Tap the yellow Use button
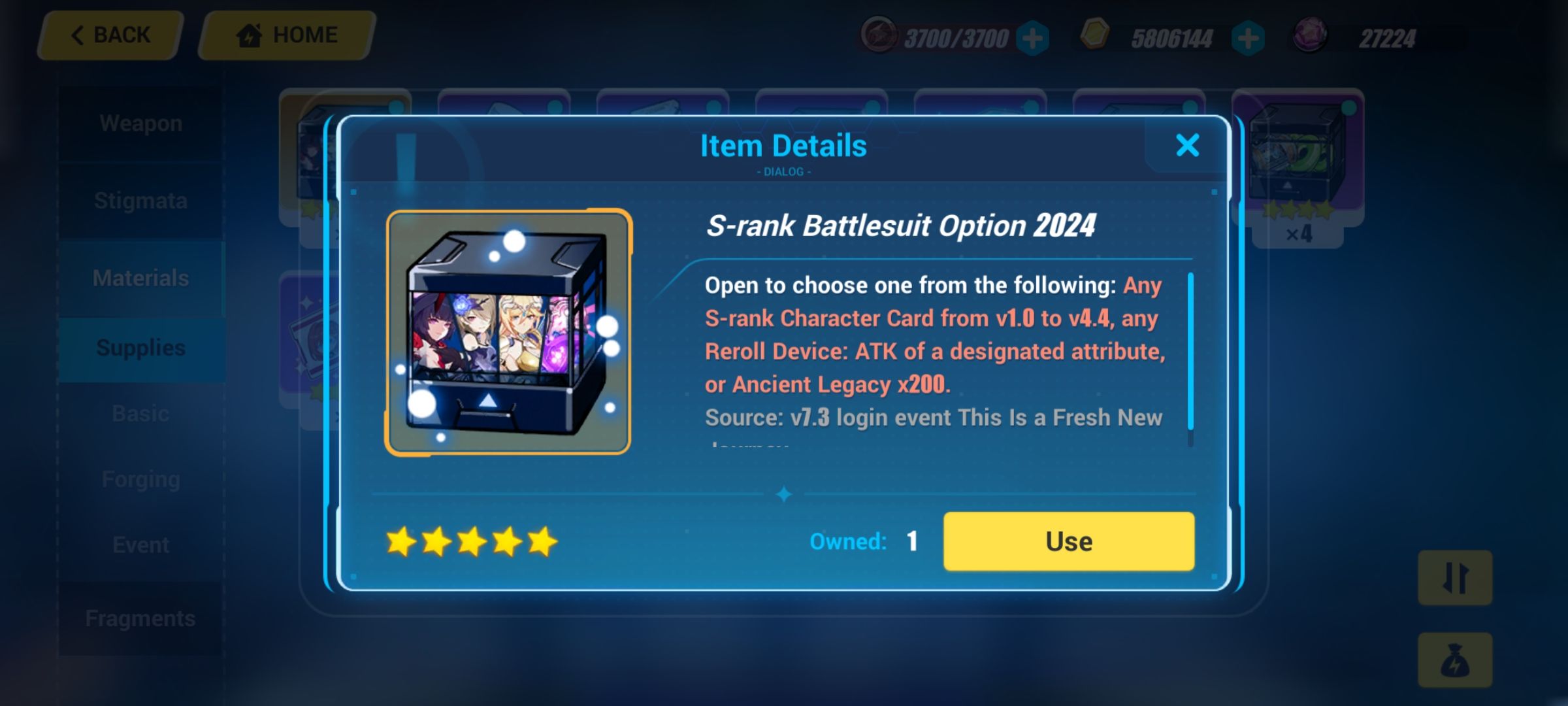The image size is (1568, 706). pos(1069,541)
